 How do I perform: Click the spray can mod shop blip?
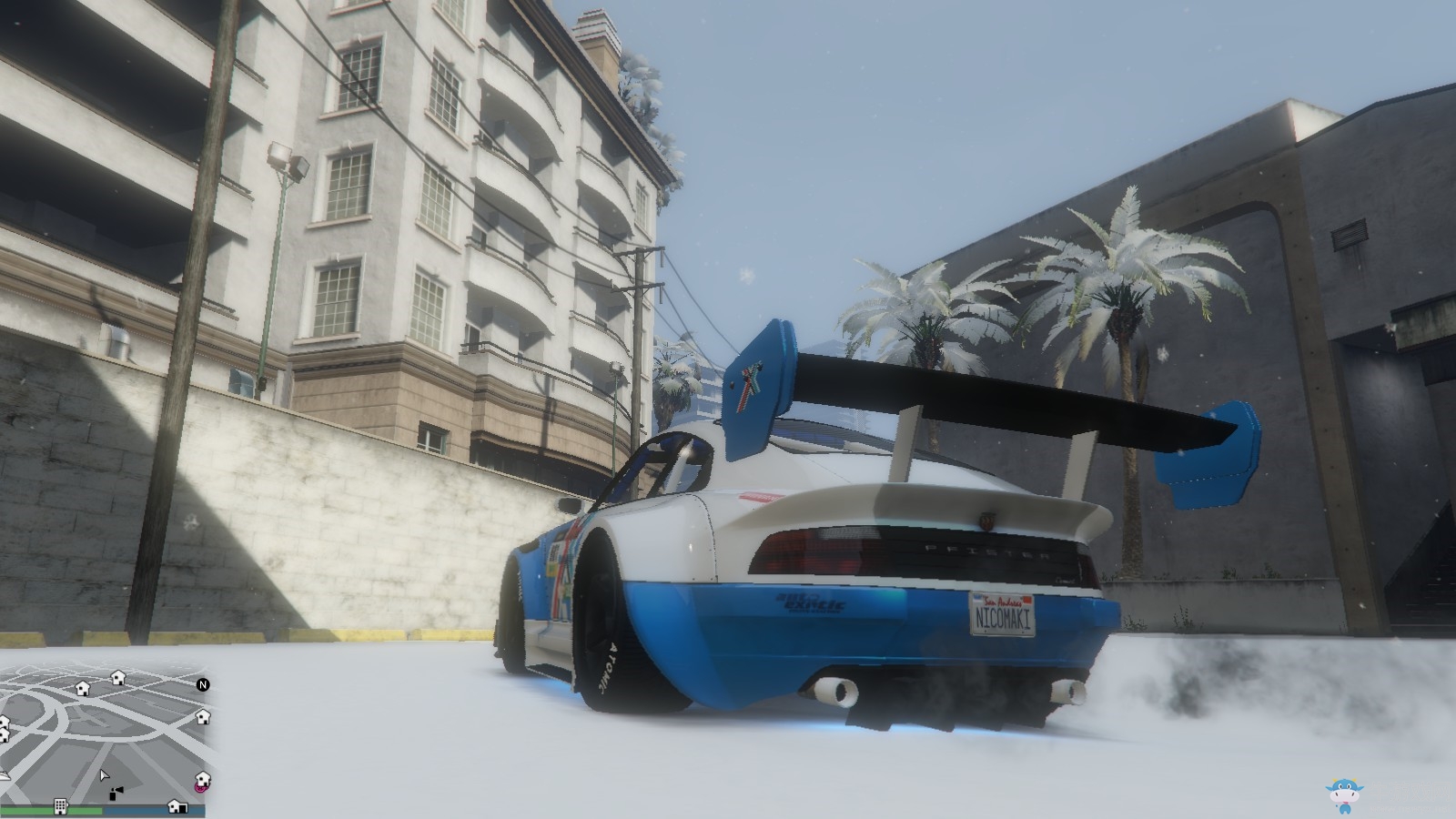coord(116,794)
